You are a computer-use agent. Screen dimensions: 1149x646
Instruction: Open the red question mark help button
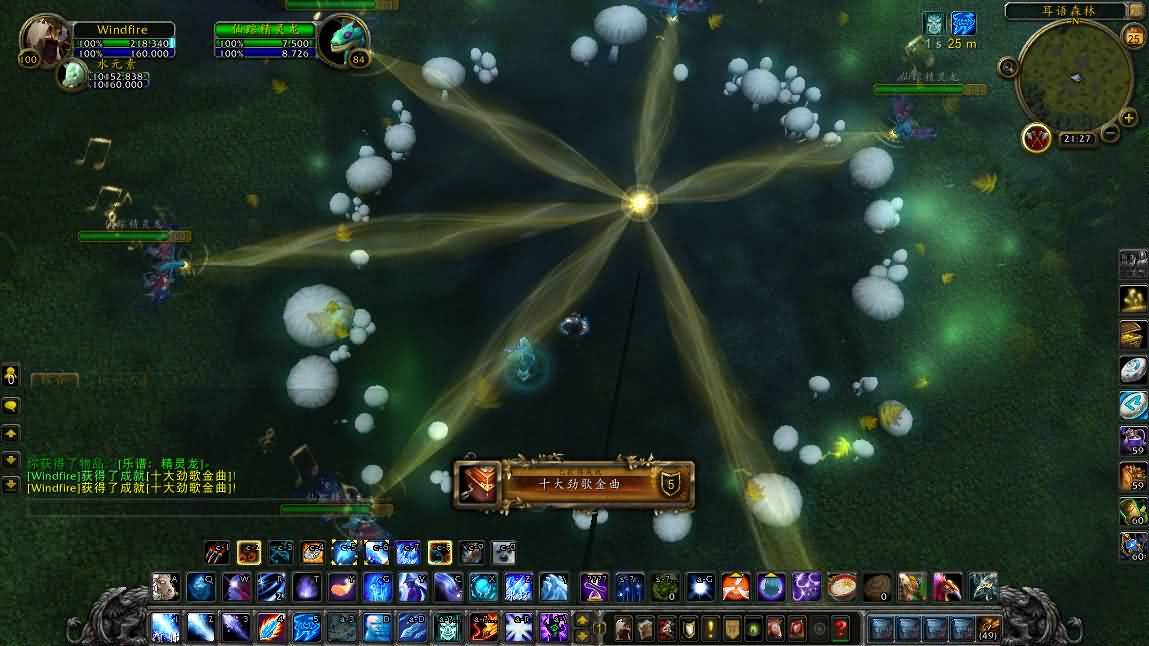(842, 628)
